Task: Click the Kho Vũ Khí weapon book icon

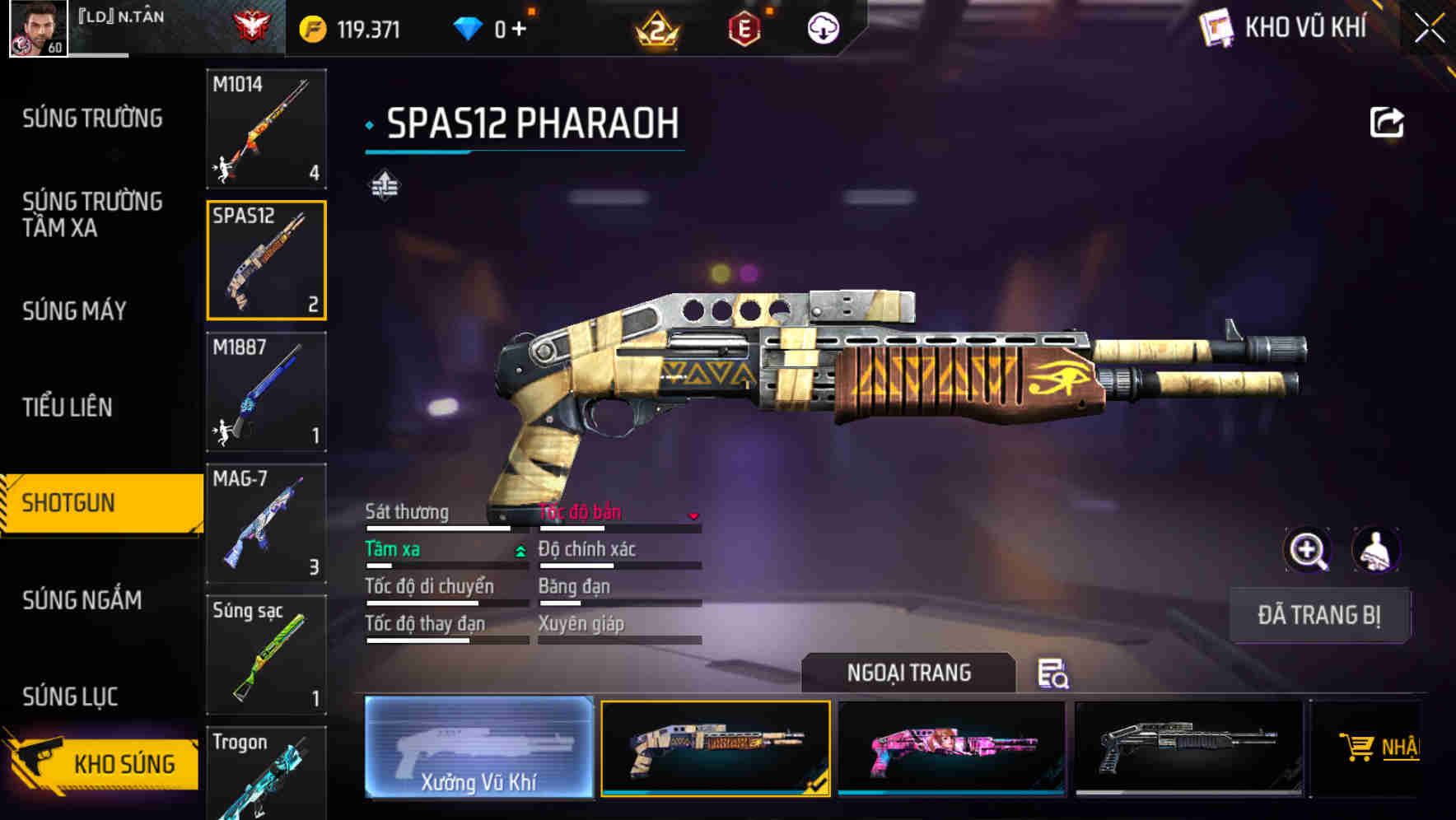Action: 1219,27
